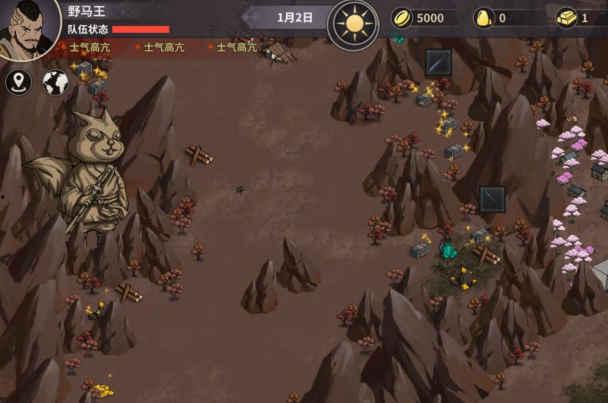This screenshot has width=608, height=403.
Task: Click the map location pin button
Action: coord(18,82)
